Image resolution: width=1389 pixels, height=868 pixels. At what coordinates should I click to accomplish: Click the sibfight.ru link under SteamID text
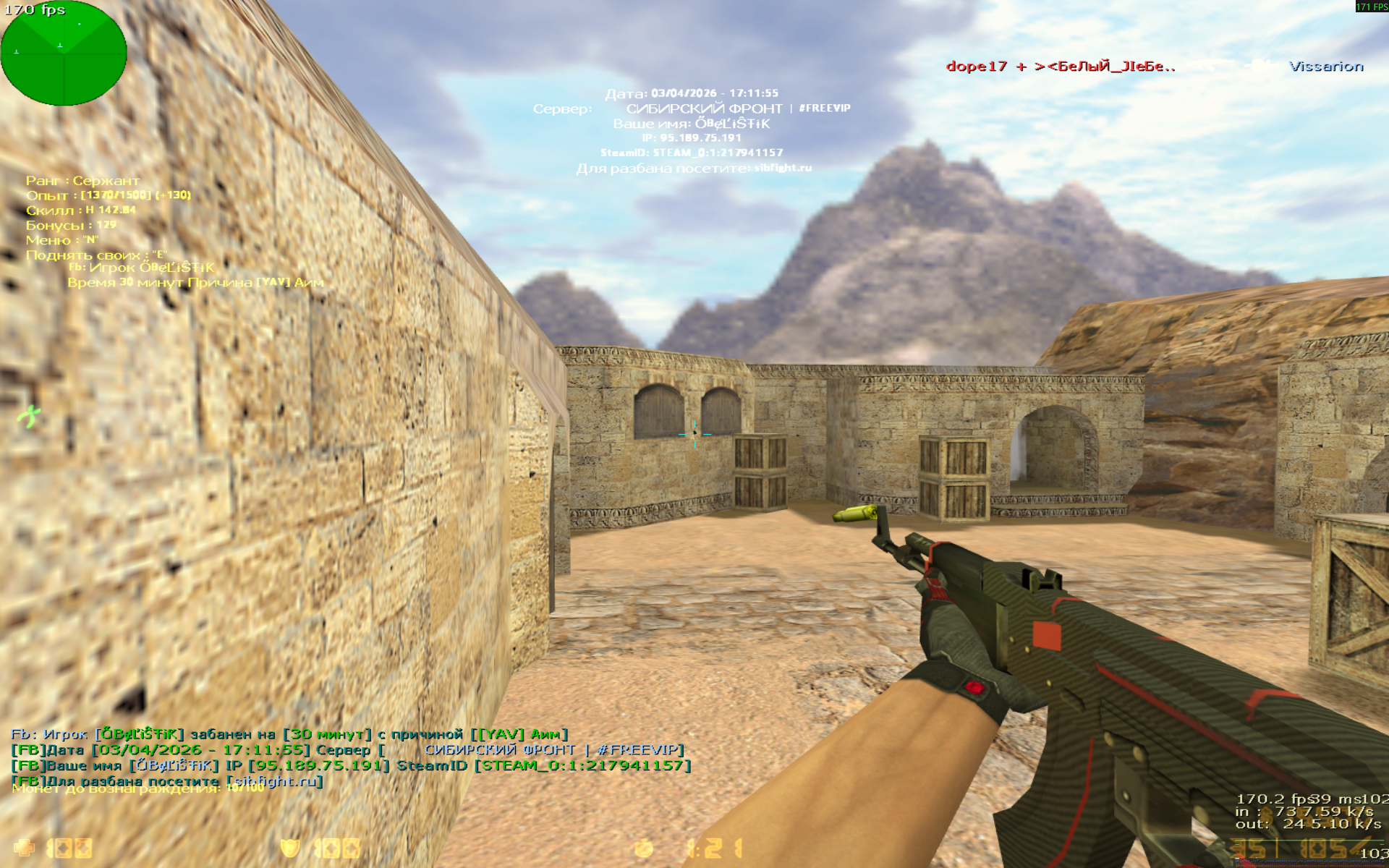coord(783,167)
